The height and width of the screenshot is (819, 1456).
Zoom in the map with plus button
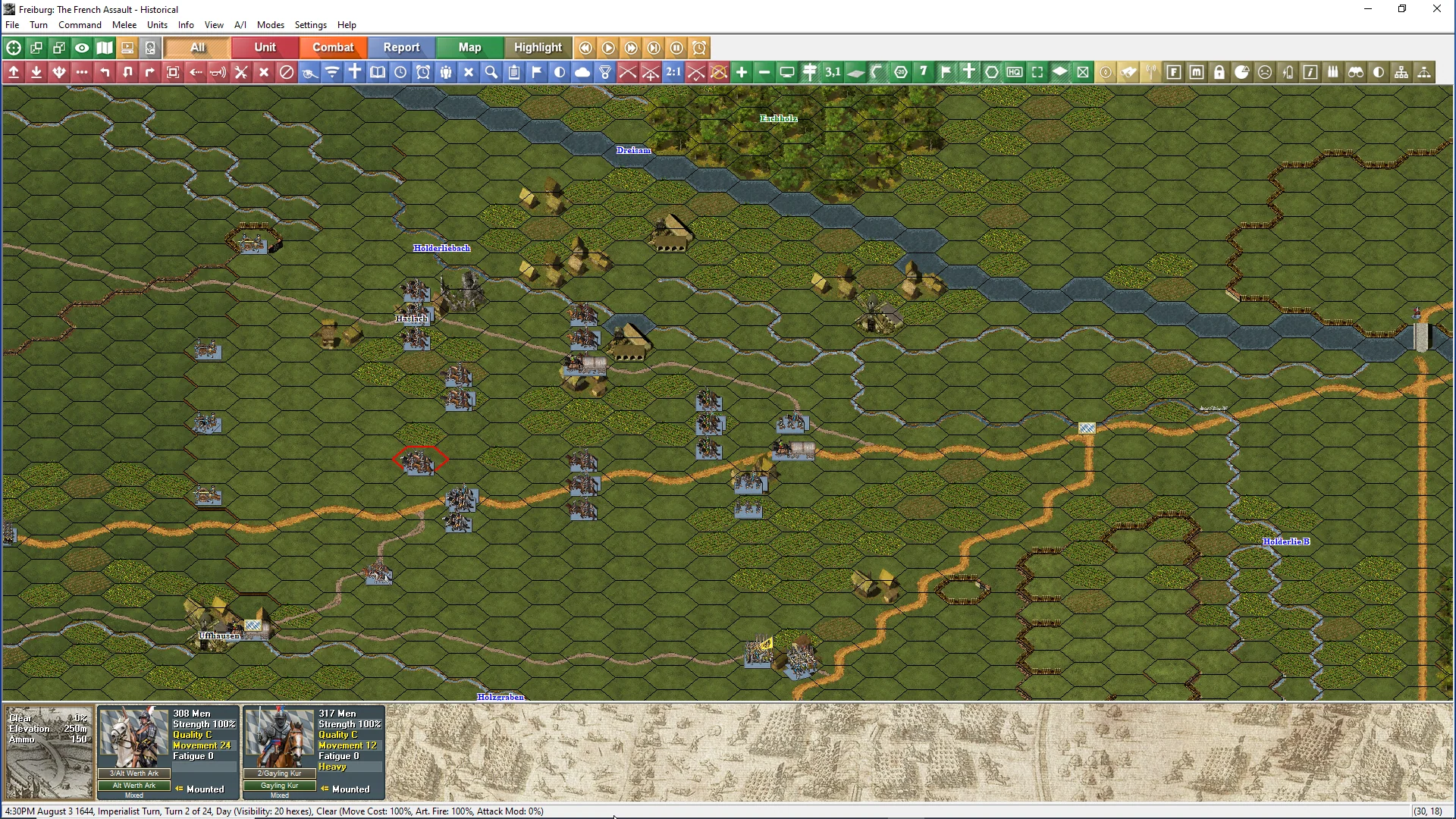pyautogui.click(x=742, y=72)
